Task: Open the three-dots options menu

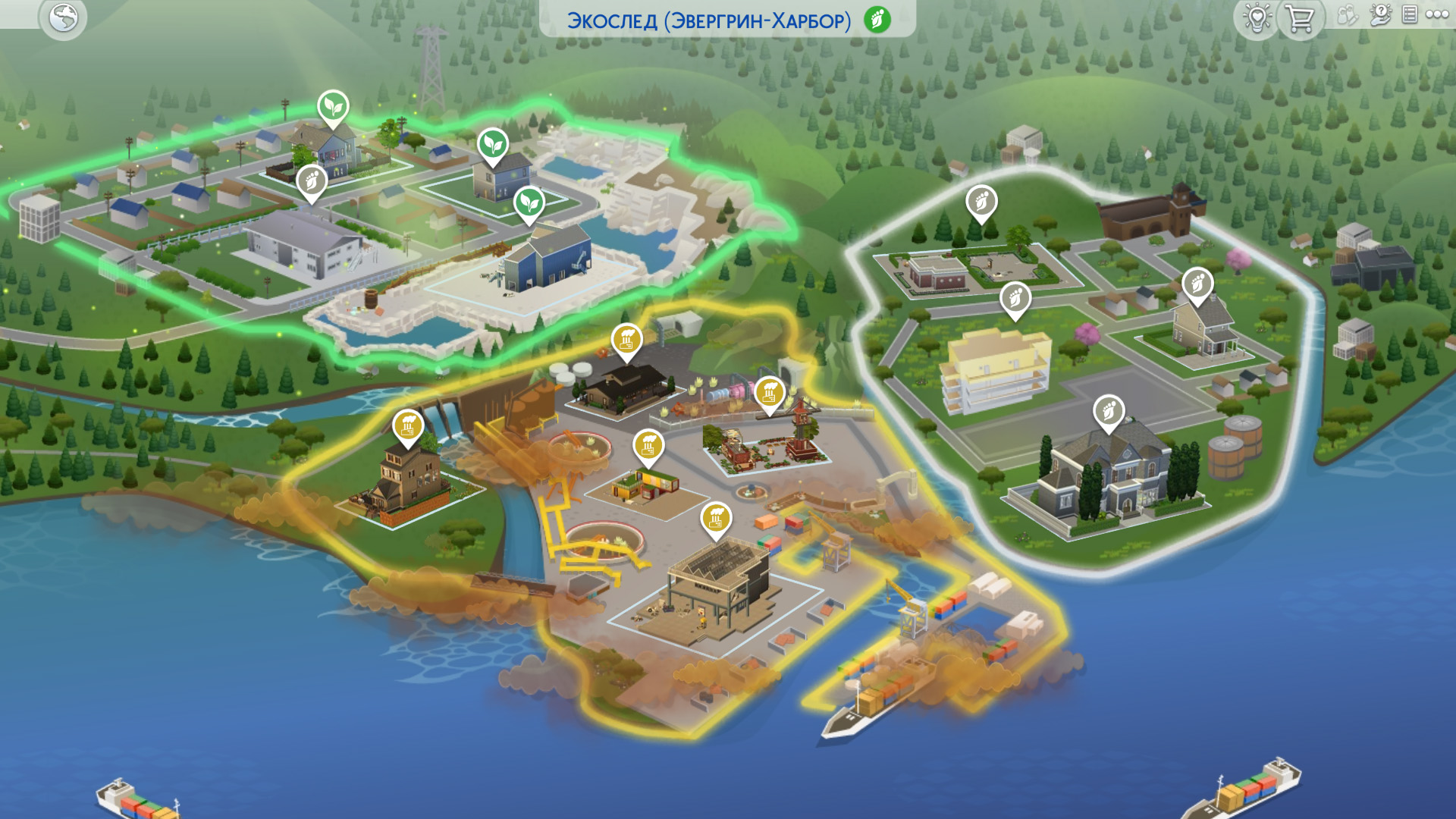Action: pos(1437,14)
